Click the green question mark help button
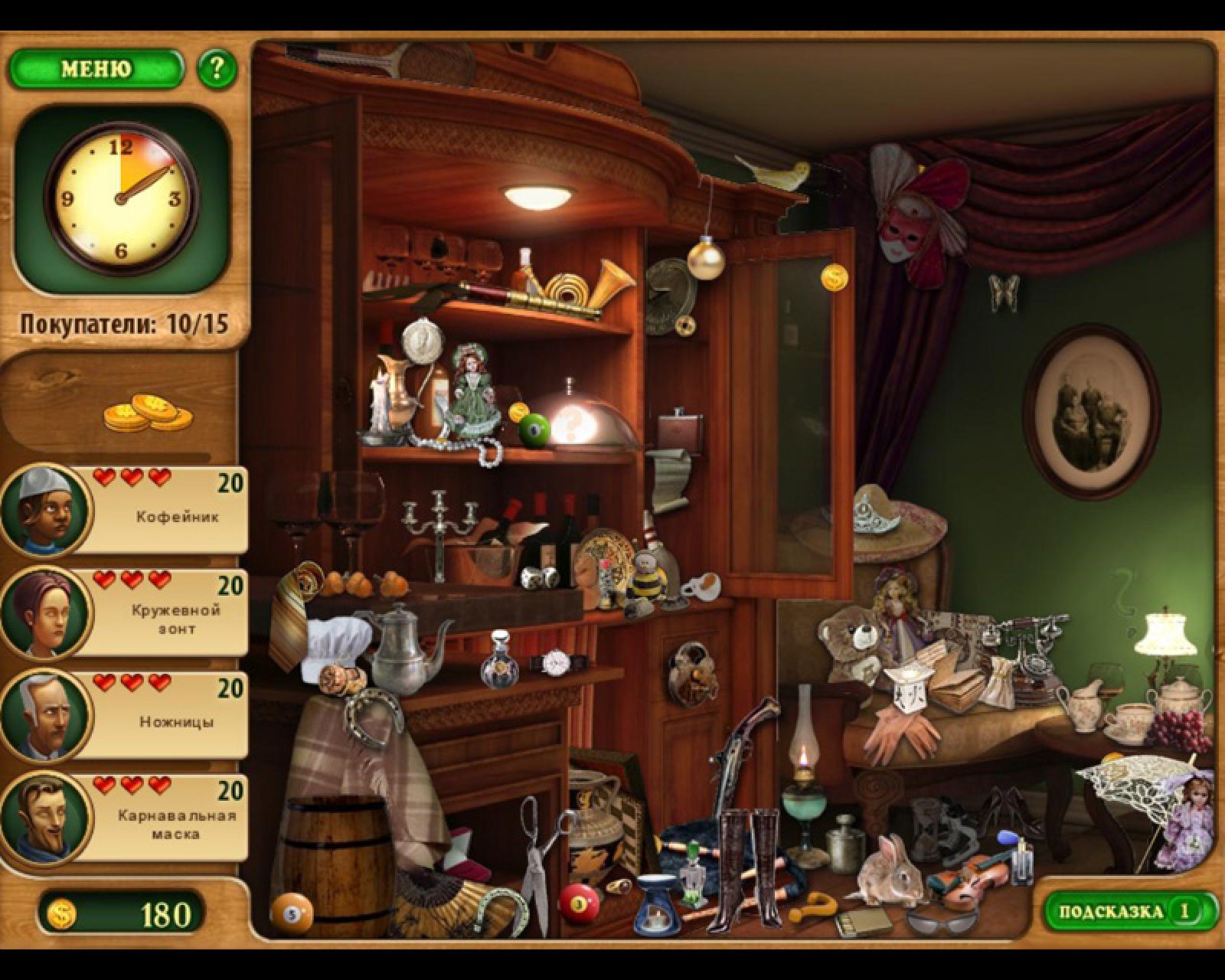1225x980 pixels. (x=217, y=70)
